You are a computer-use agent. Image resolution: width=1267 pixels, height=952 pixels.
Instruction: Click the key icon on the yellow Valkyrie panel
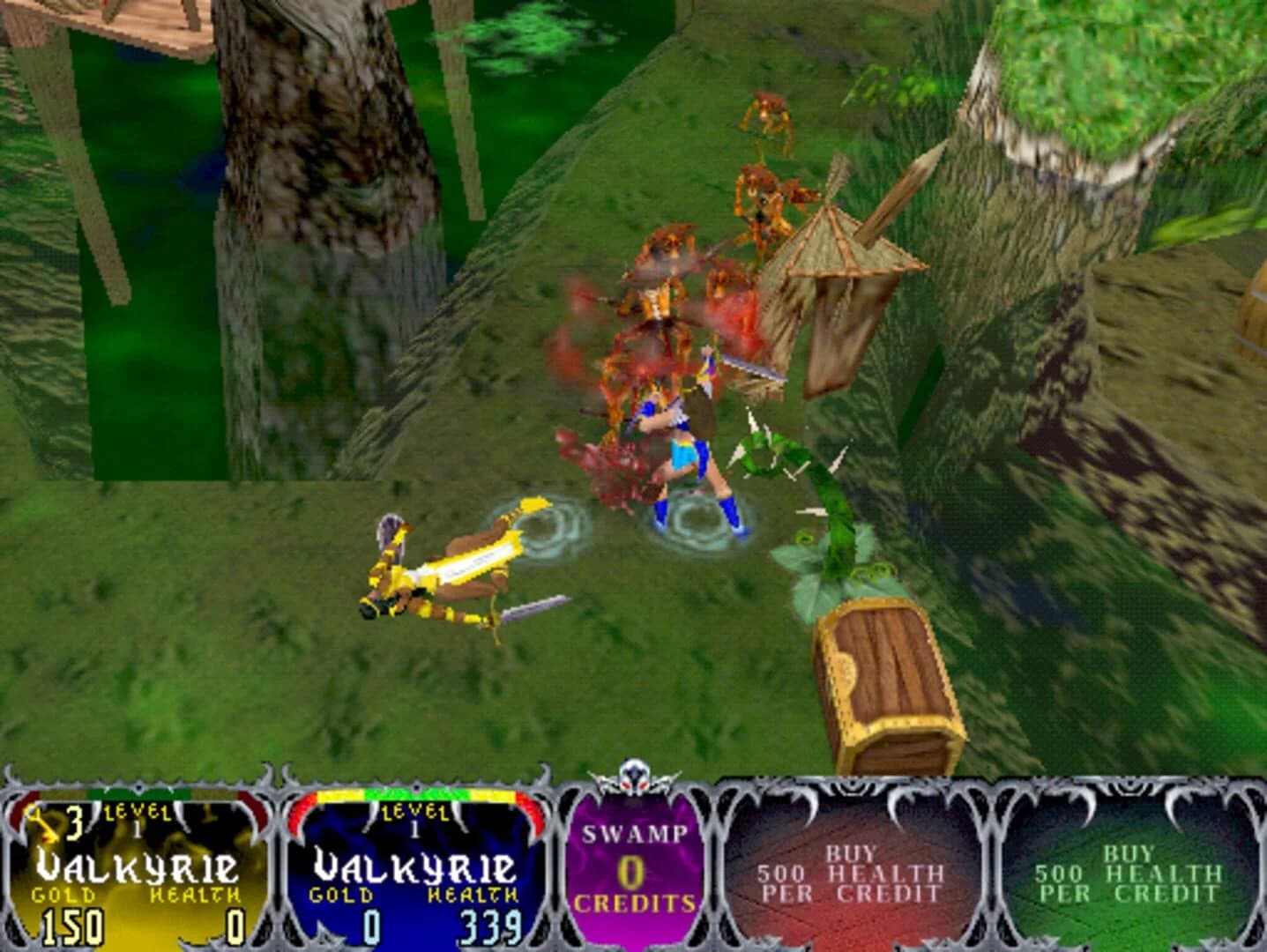coord(35,824)
